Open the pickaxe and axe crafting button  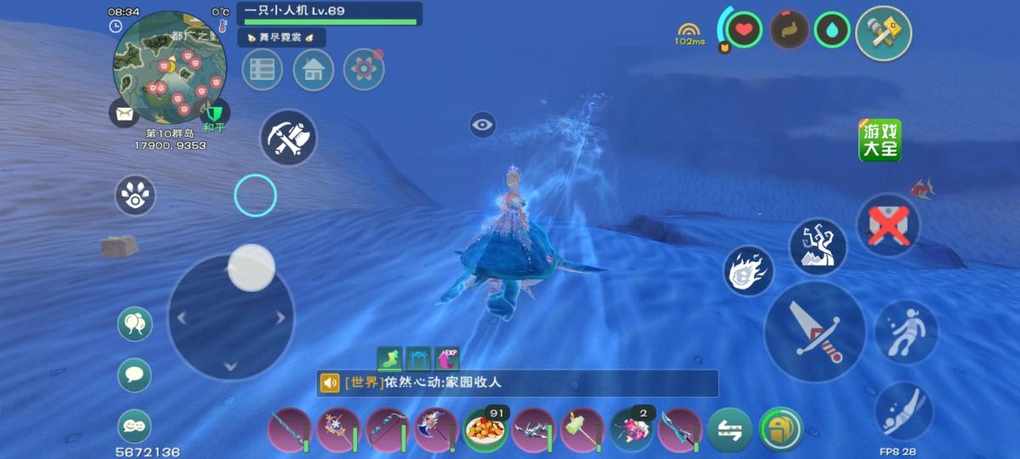pyautogui.click(x=288, y=138)
